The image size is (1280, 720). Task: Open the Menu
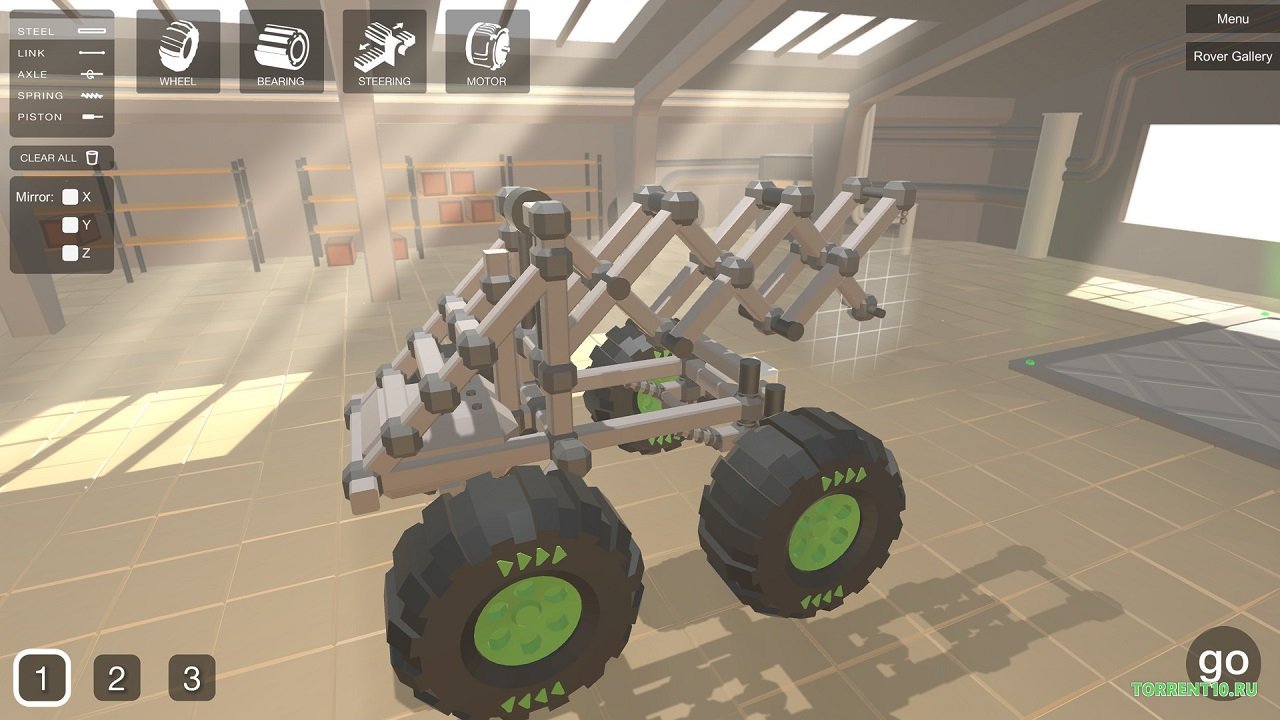click(1231, 18)
